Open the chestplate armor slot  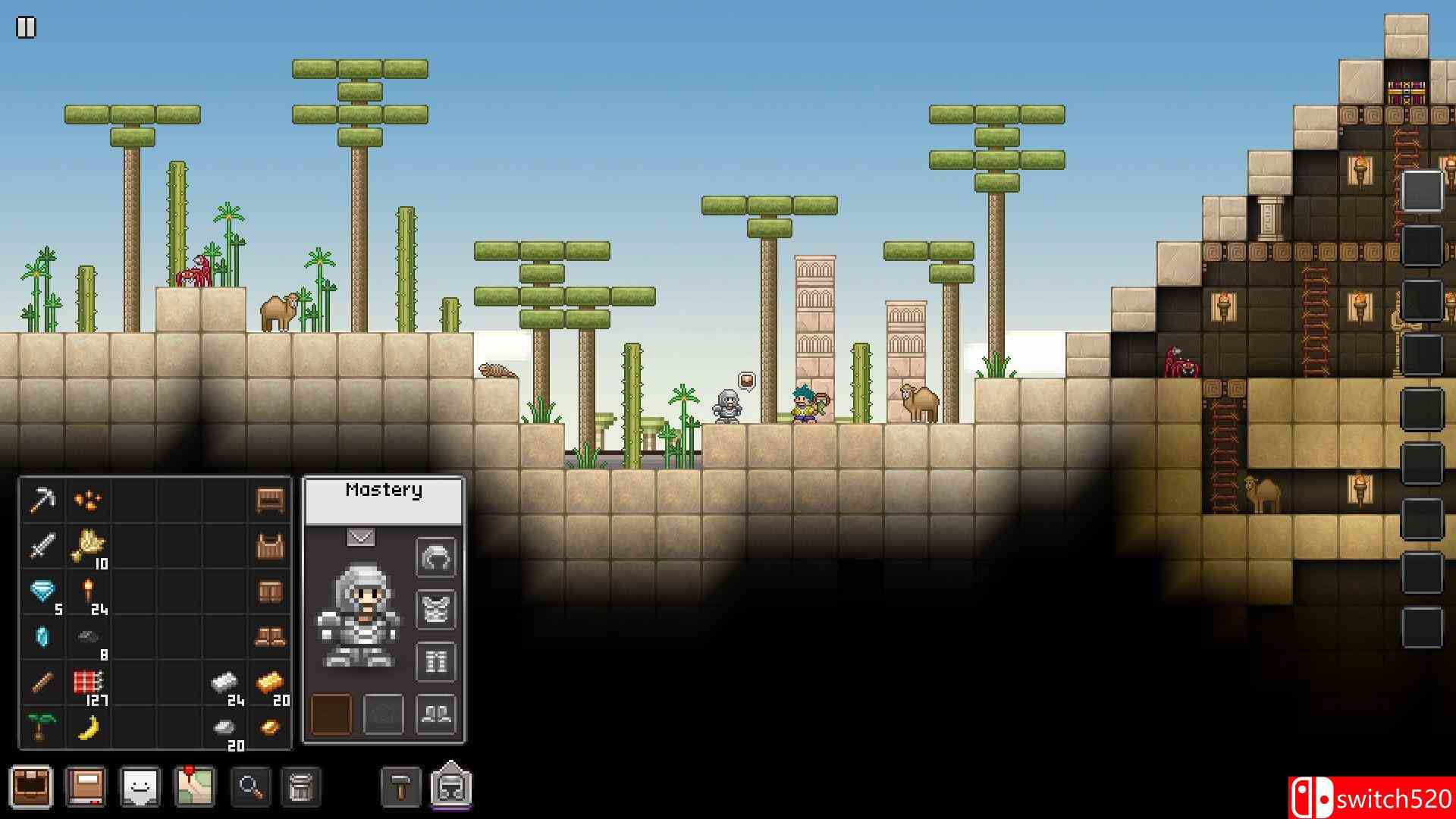point(435,609)
